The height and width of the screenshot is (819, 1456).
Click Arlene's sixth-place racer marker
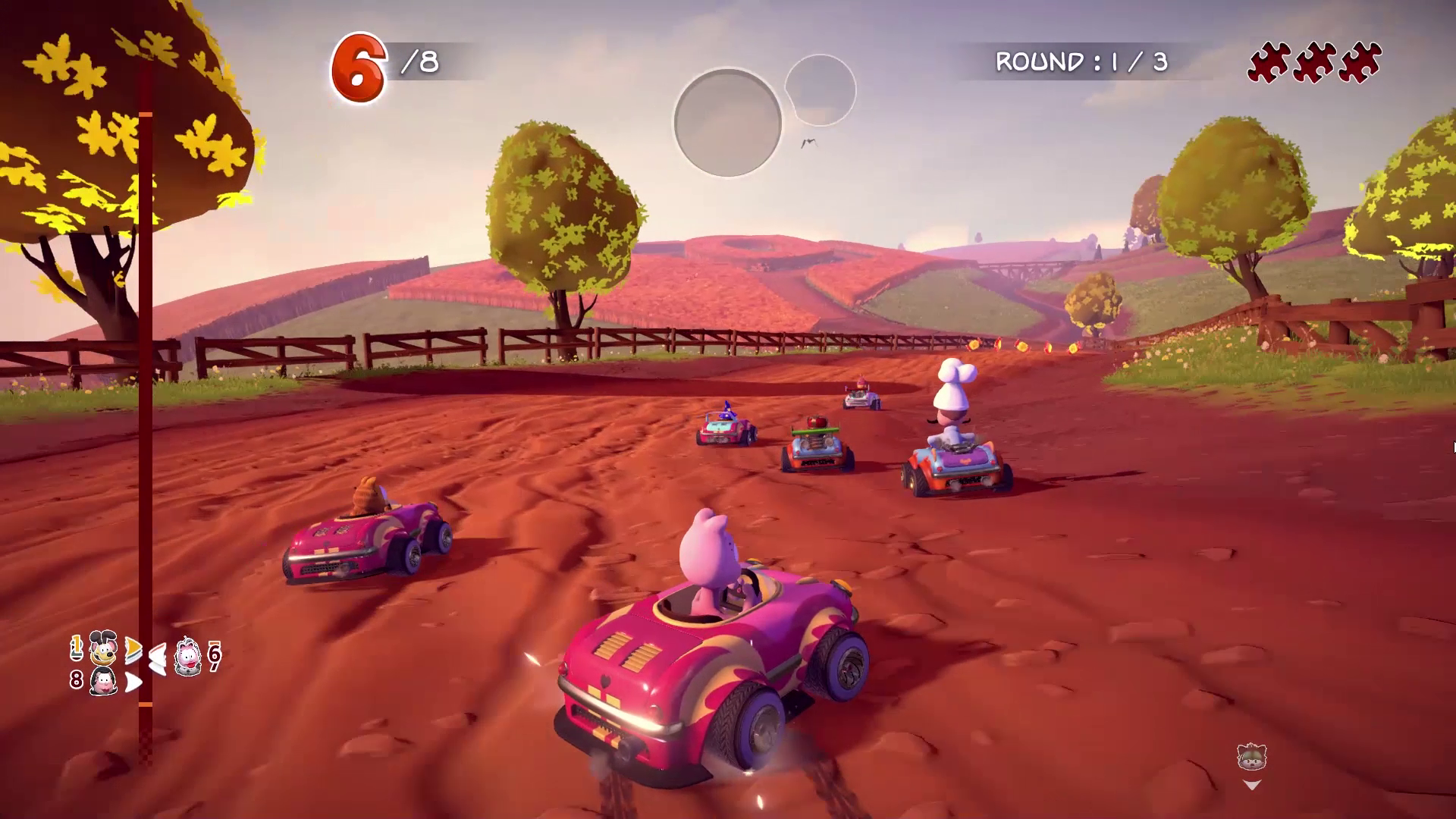tap(188, 655)
